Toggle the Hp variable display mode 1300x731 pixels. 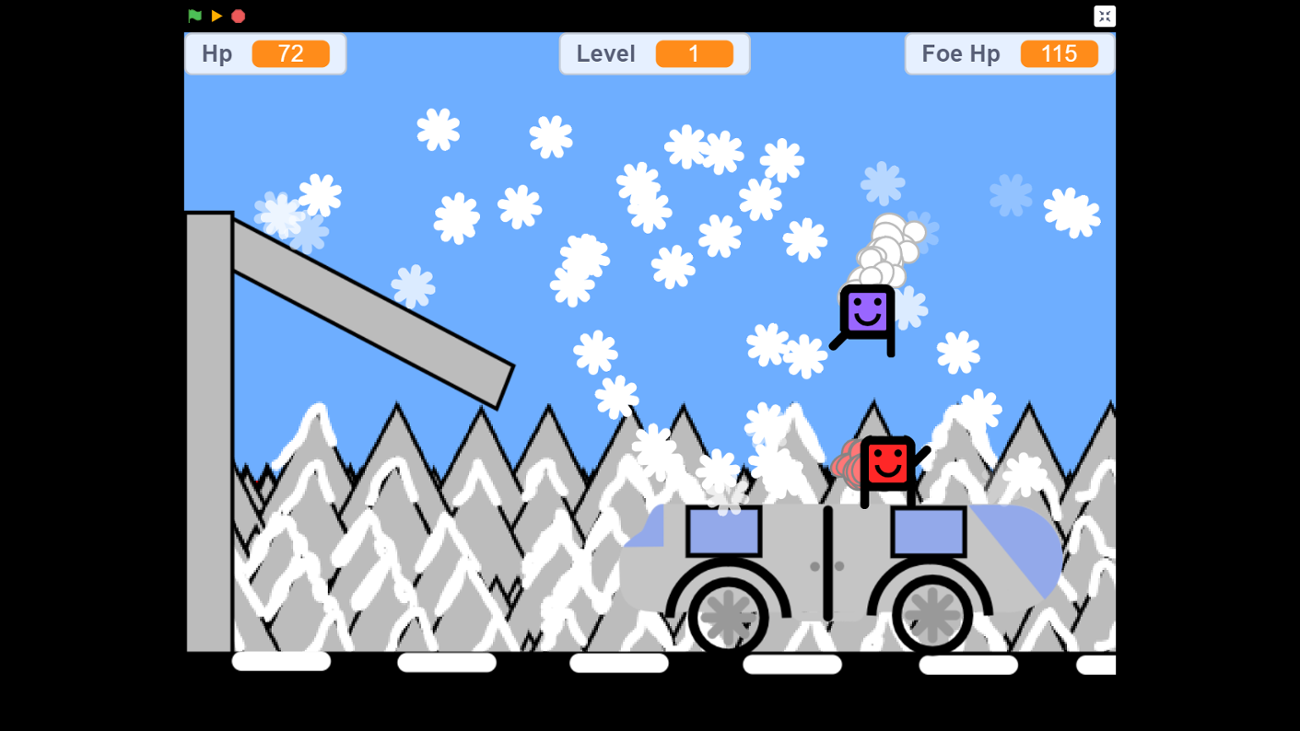point(264,53)
